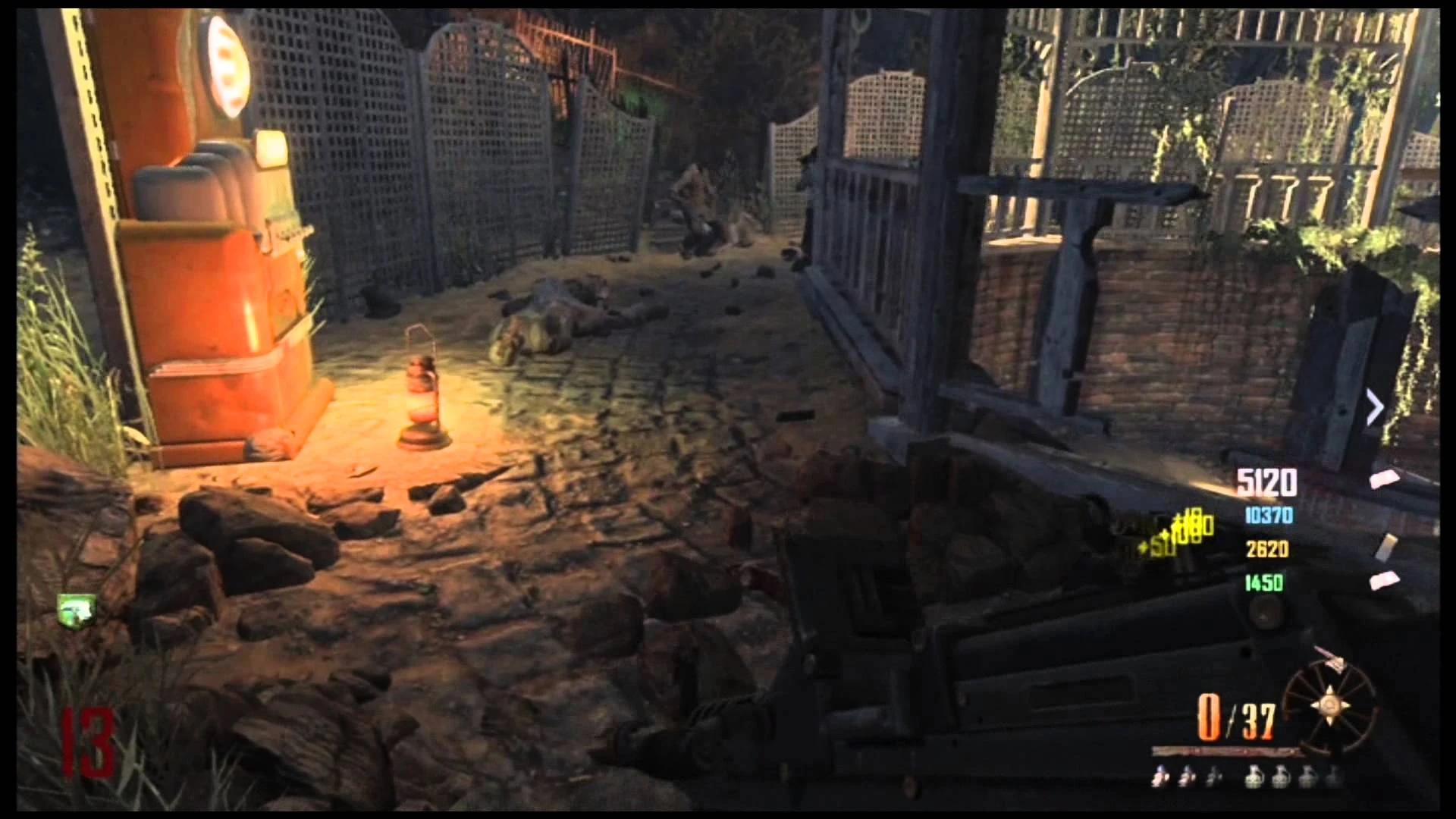
Task: Select the green Speed Cola perk icon
Action: click(x=77, y=608)
